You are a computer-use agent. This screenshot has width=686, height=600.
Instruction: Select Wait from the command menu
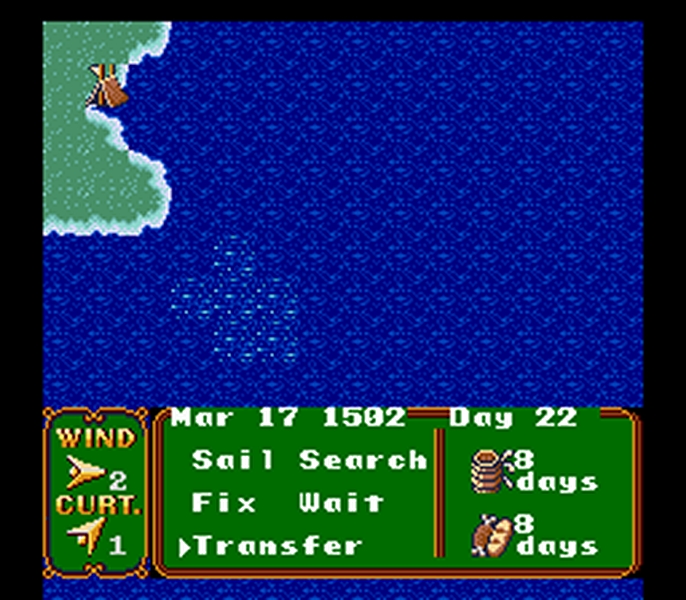click(340, 502)
